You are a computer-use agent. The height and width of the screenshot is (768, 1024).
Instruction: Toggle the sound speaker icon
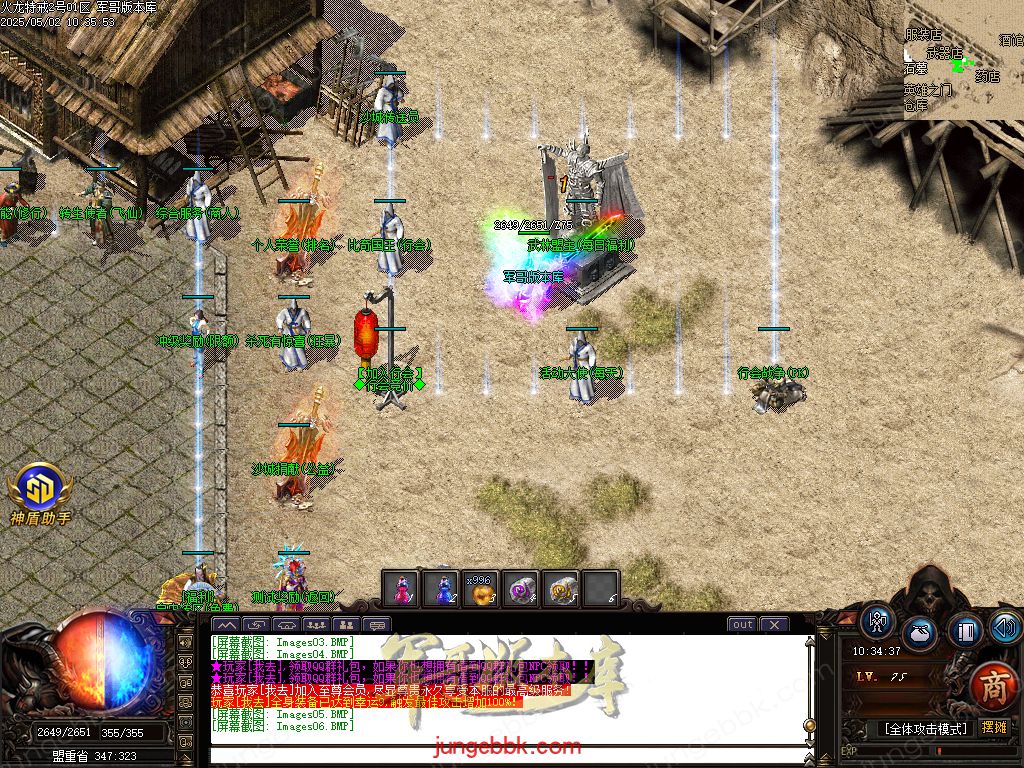point(1004,627)
